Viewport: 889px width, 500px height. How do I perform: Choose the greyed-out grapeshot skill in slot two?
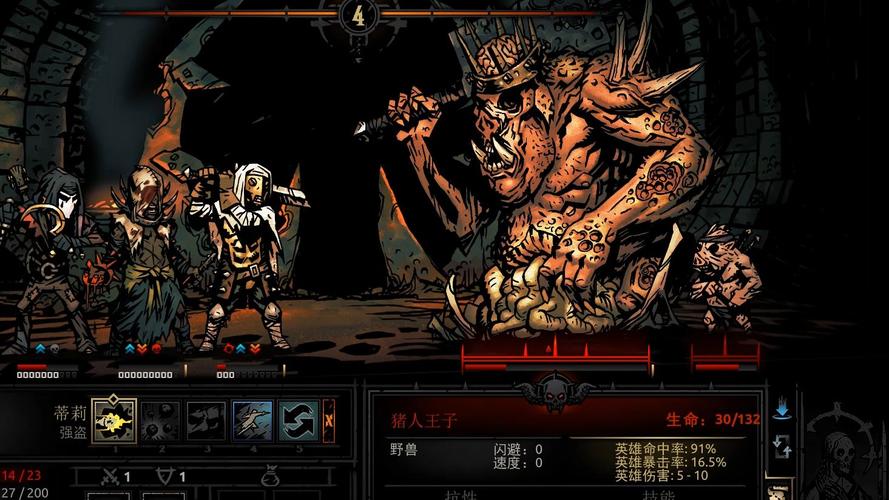point(160,420)
